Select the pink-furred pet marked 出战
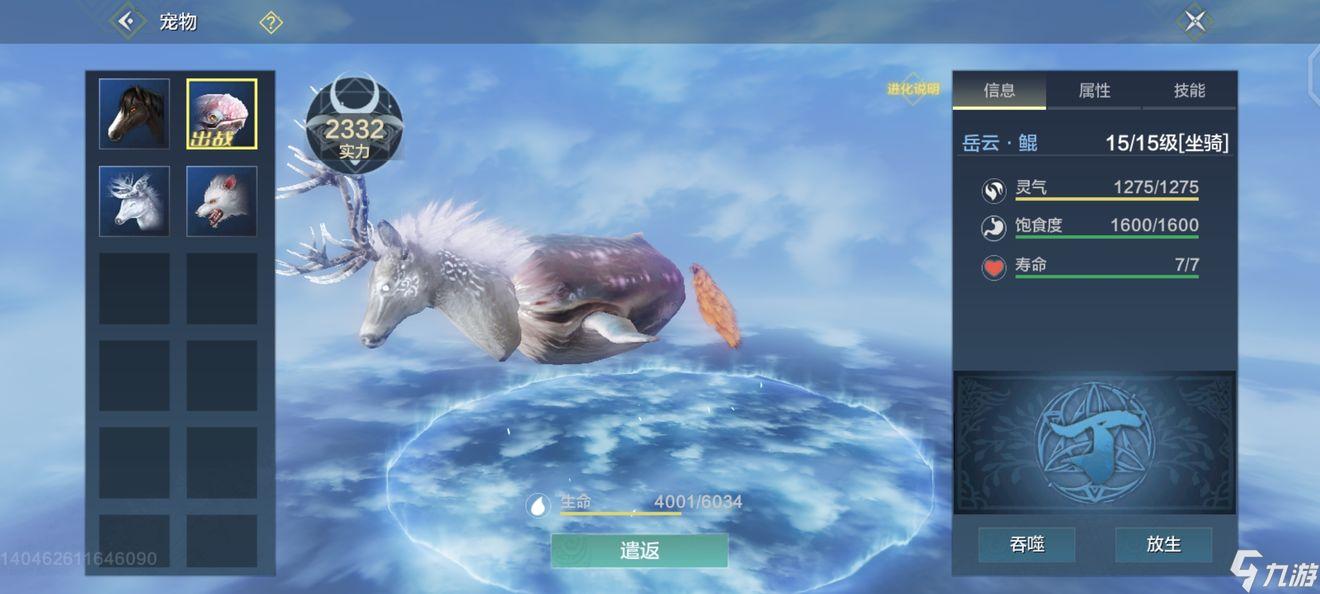1320x594 pixels. tap(222, 114)
